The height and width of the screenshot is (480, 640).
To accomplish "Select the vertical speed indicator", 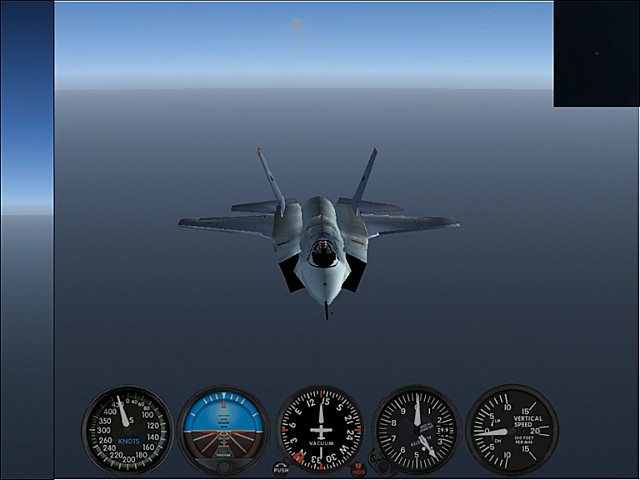I will pos(511,429).
